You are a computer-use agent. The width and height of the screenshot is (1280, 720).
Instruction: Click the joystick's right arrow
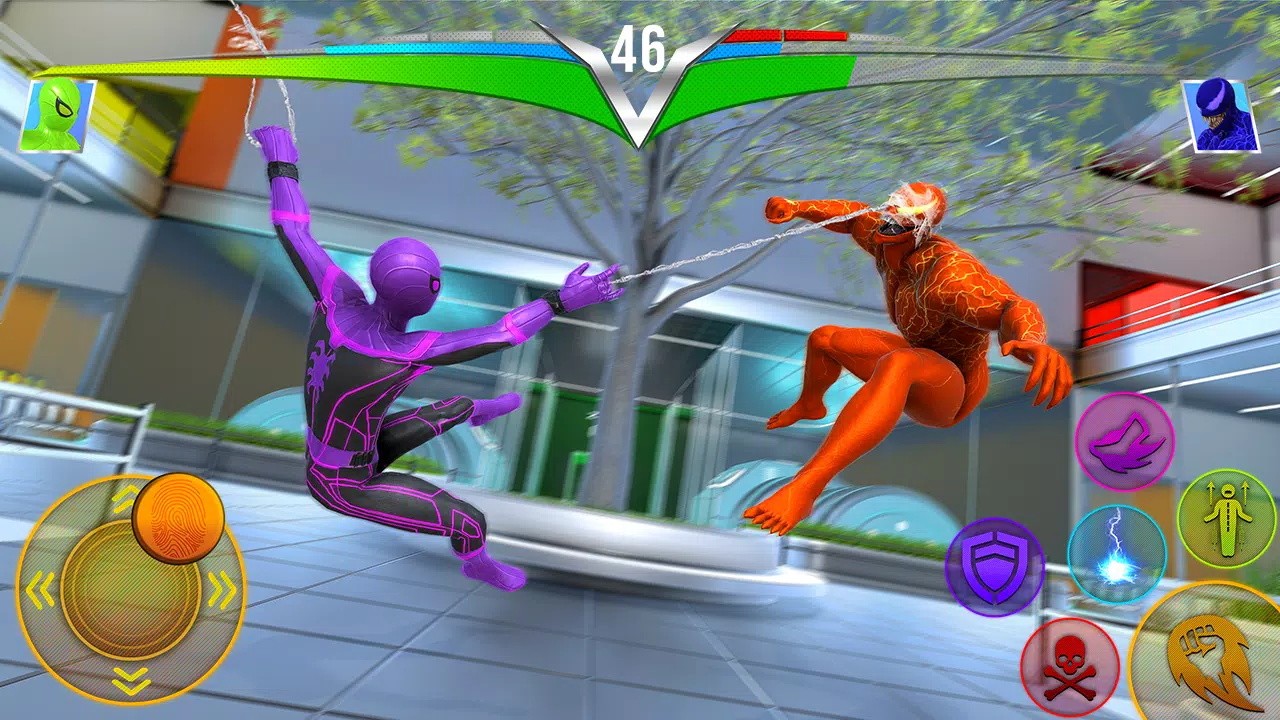222,591
